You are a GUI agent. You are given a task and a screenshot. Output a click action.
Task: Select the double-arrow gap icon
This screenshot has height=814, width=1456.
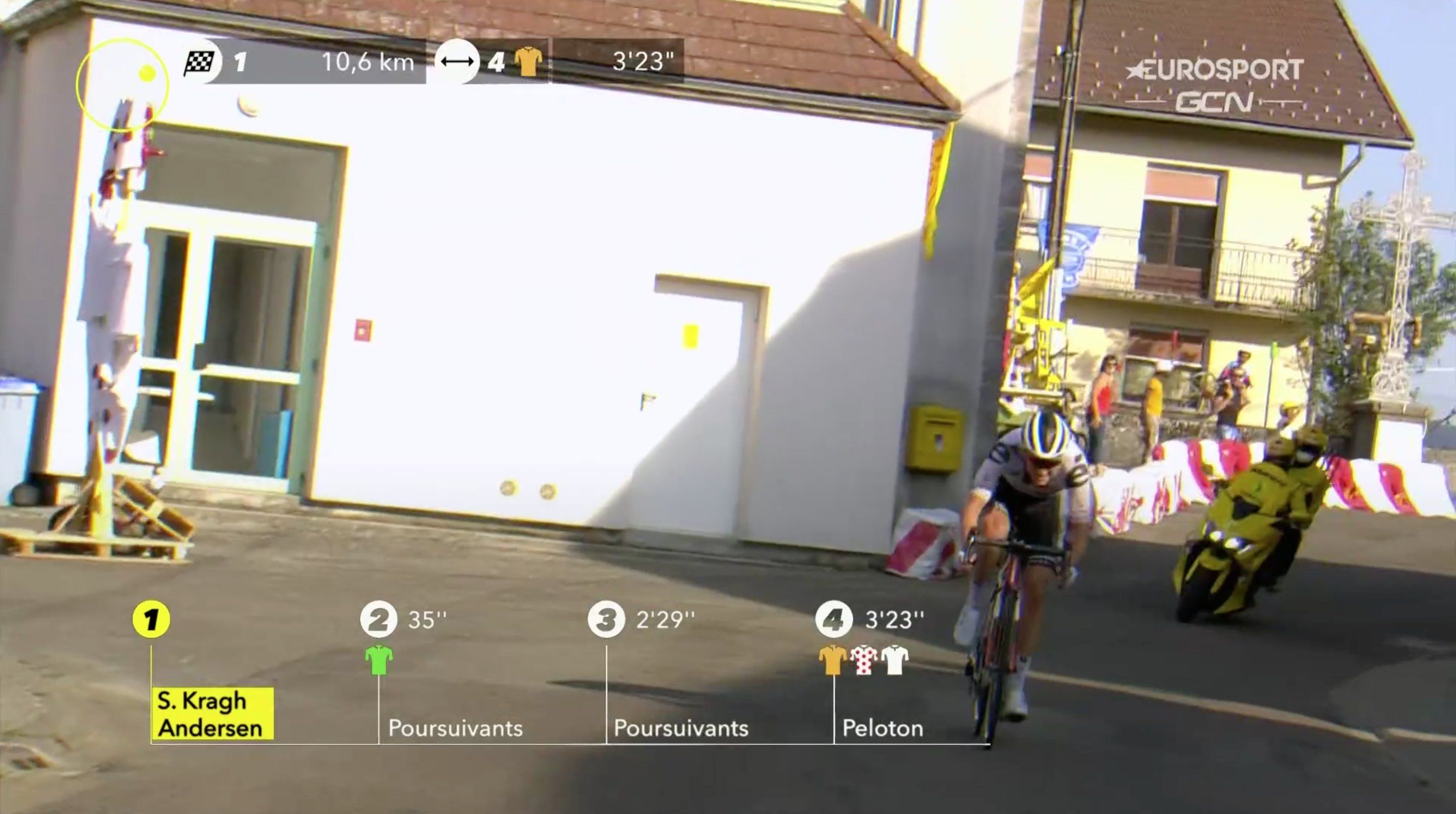tap(457, 61)
